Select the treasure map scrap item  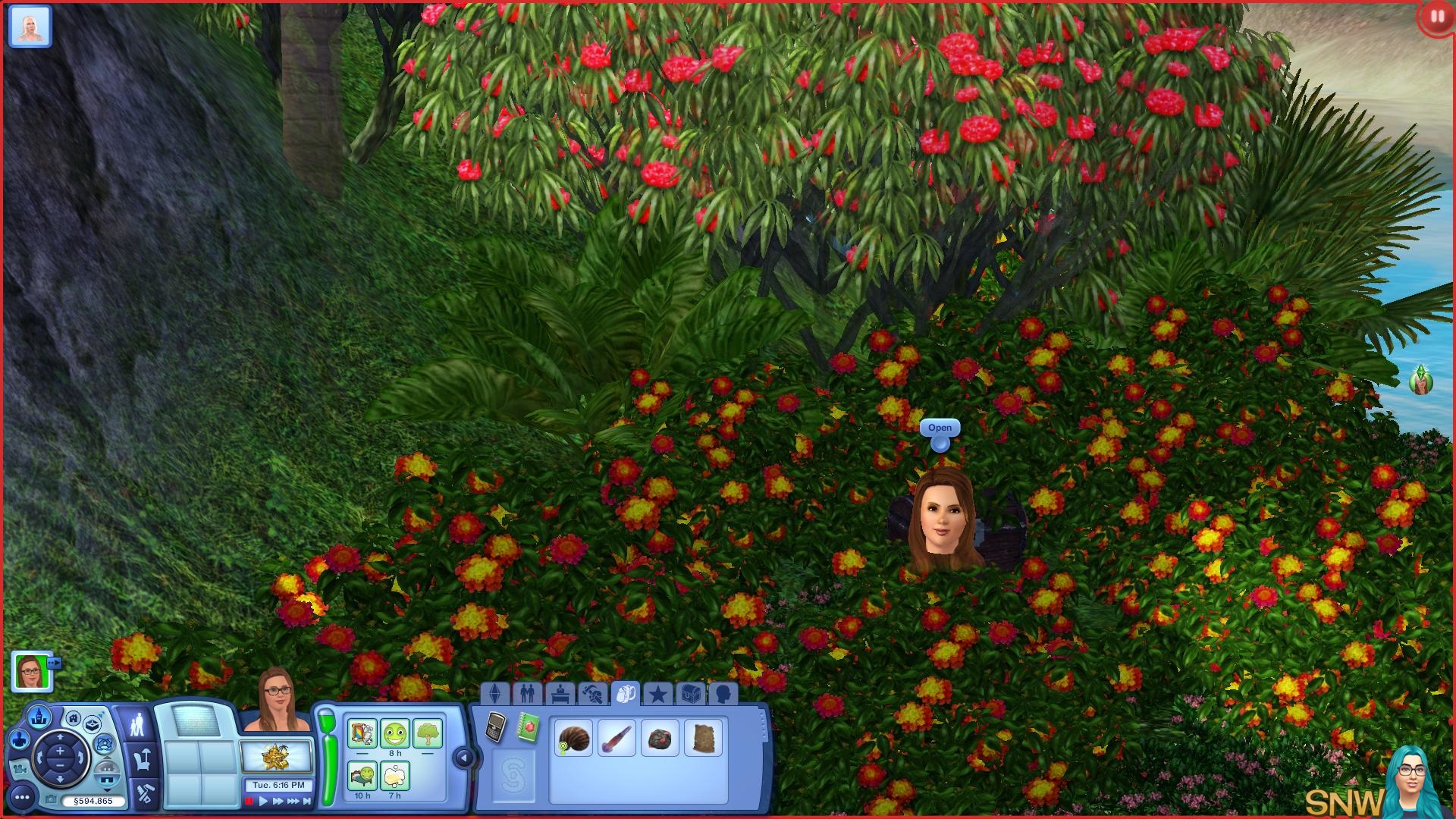[x=703, y=738]
